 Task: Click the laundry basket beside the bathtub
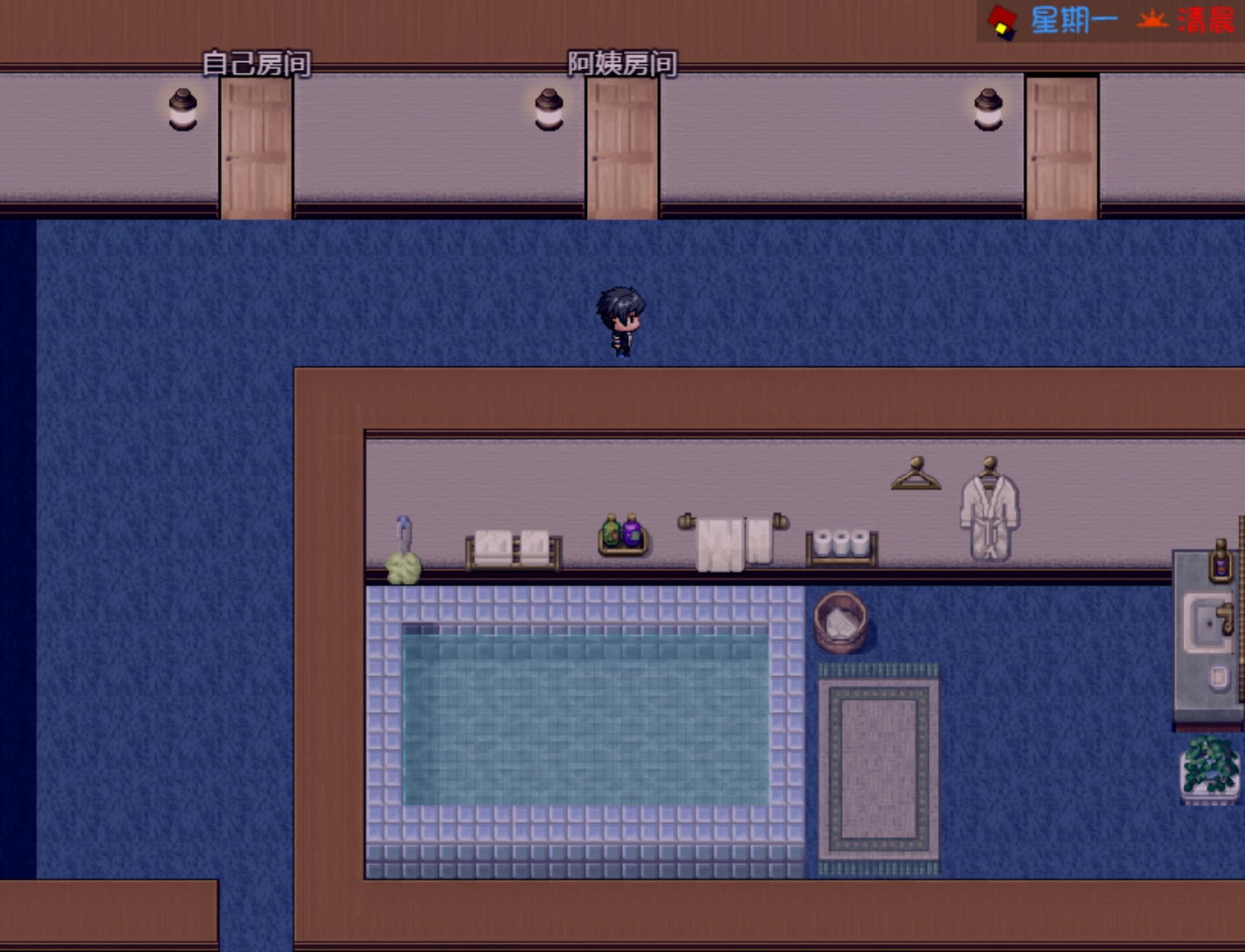pos(842,624)
